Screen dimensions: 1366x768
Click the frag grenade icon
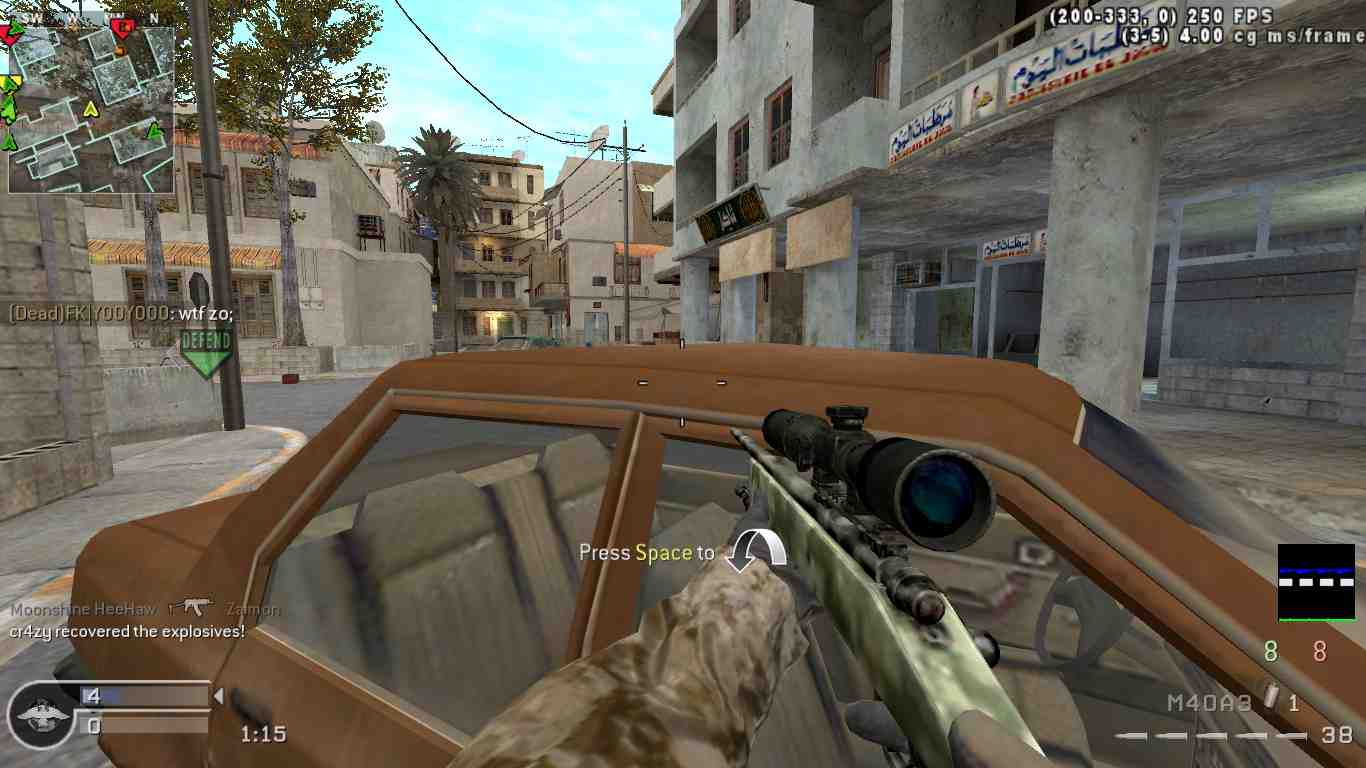point(1272,697)
